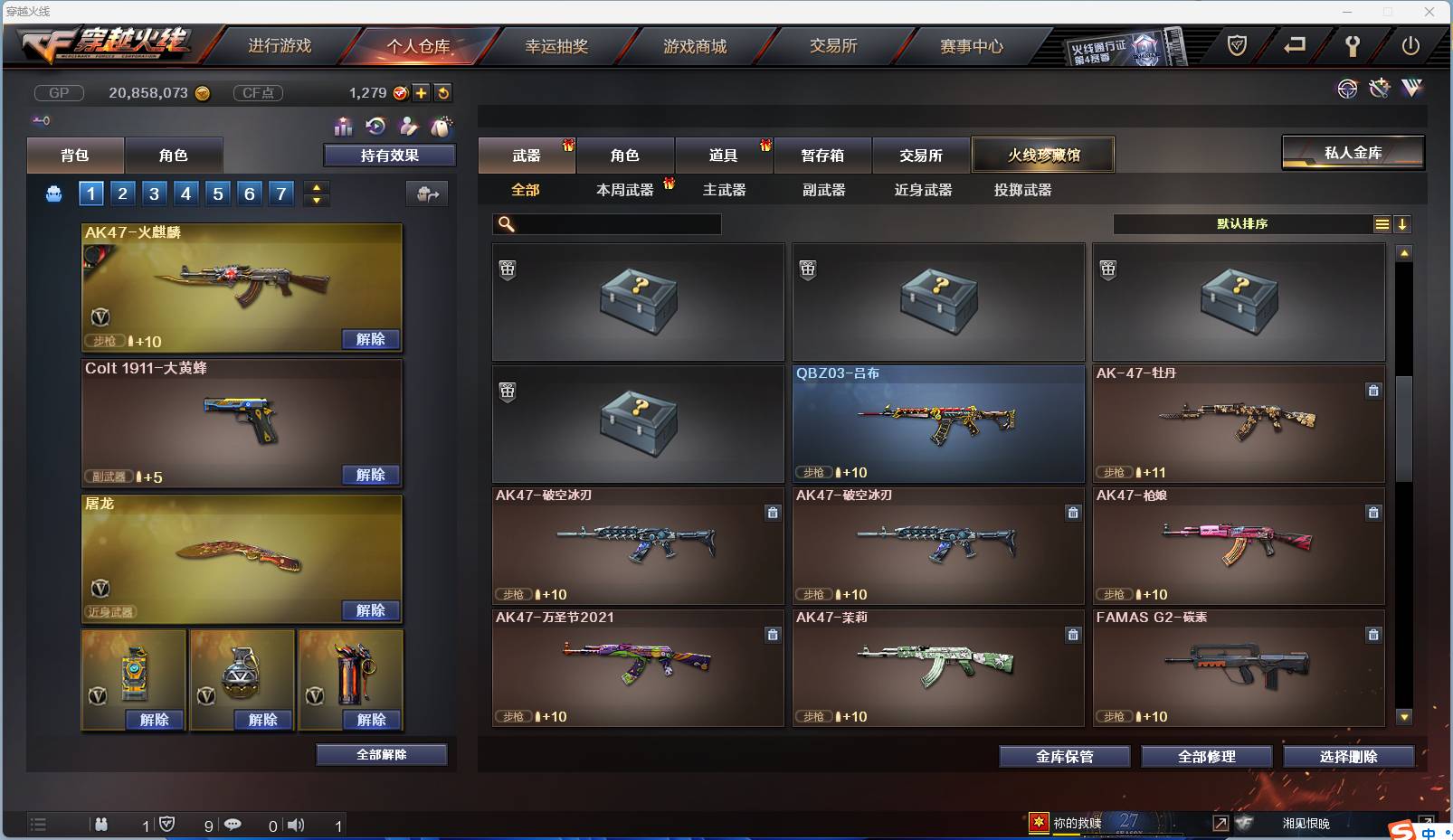Click the 金库保管 button
1453x840 pixels.
1065,757
